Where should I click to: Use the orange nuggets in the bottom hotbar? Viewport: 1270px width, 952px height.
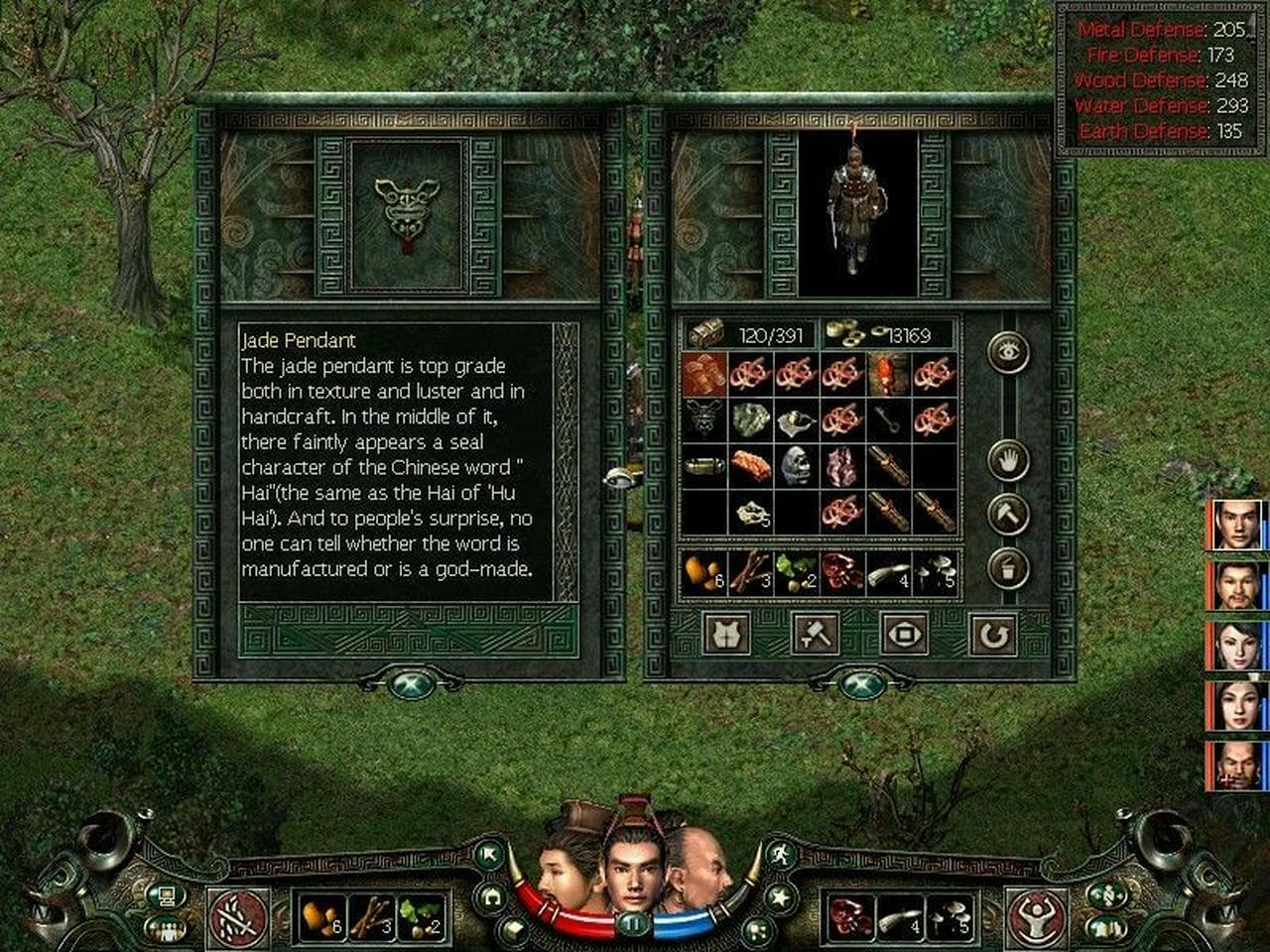click(320, 917)
